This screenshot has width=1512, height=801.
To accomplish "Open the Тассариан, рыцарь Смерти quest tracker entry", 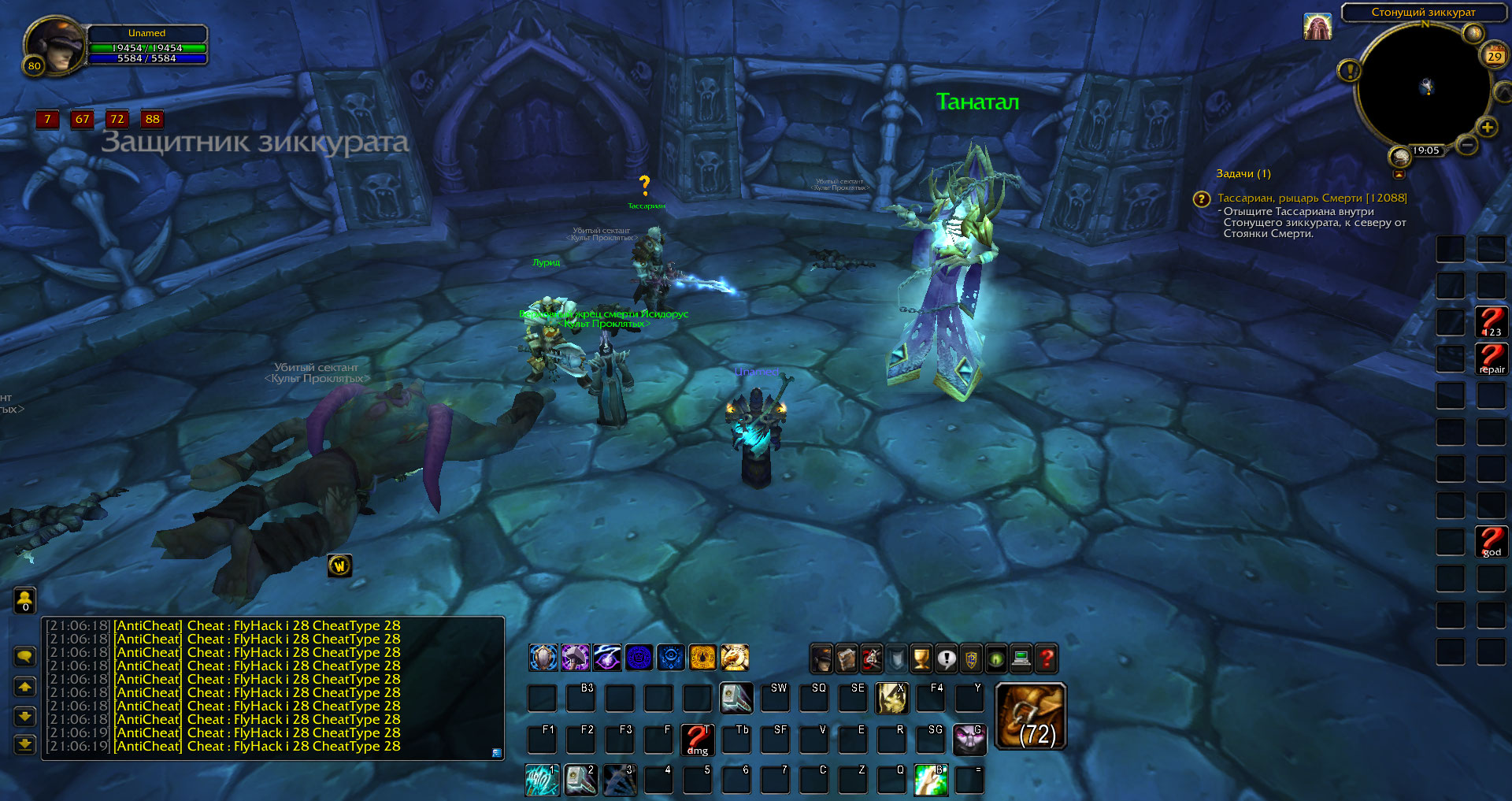I will [x=1311, y=198].
